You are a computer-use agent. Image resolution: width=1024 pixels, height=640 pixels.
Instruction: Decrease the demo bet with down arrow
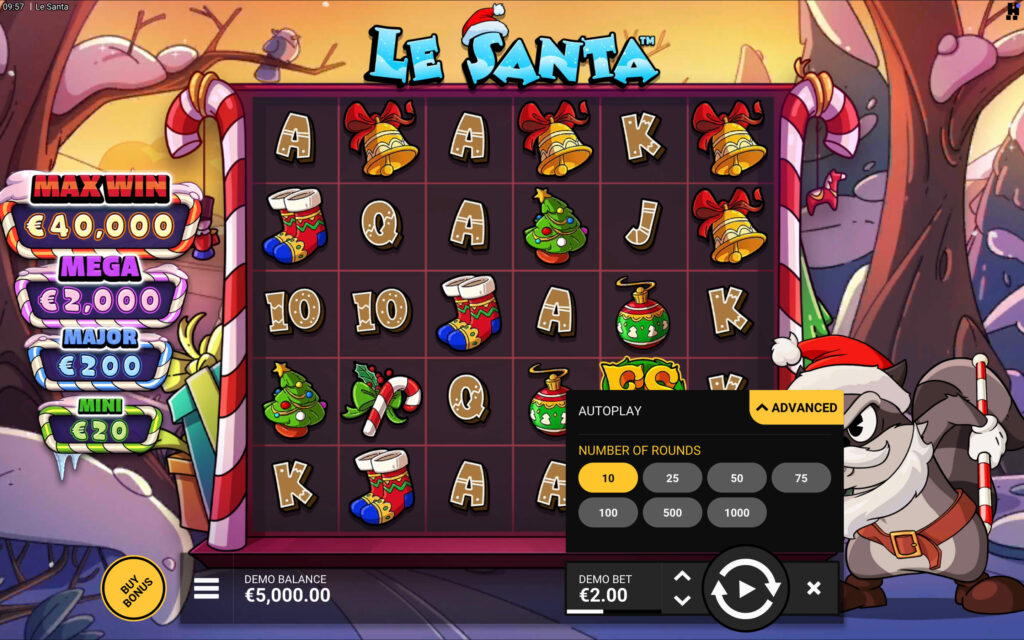[682, 600]
